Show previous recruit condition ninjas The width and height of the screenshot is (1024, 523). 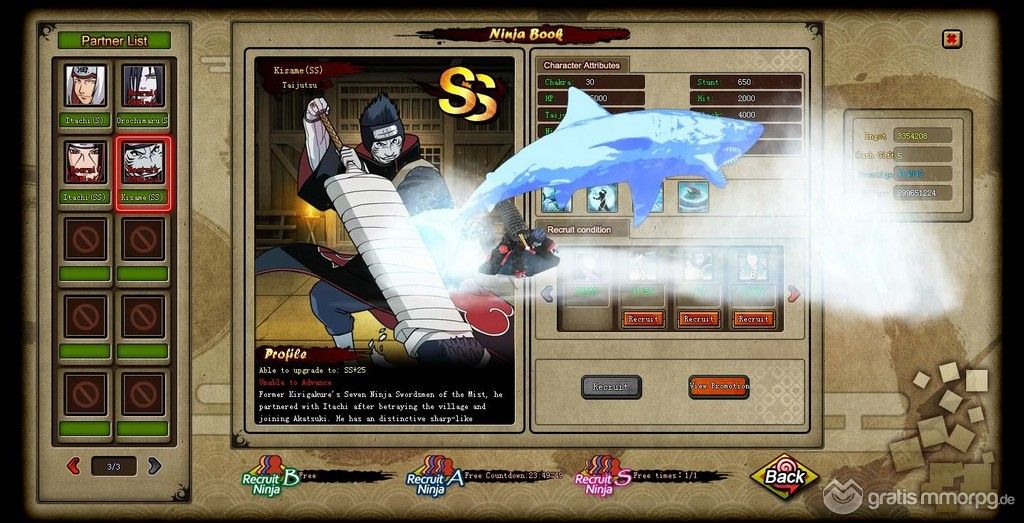tap(547, 293)
